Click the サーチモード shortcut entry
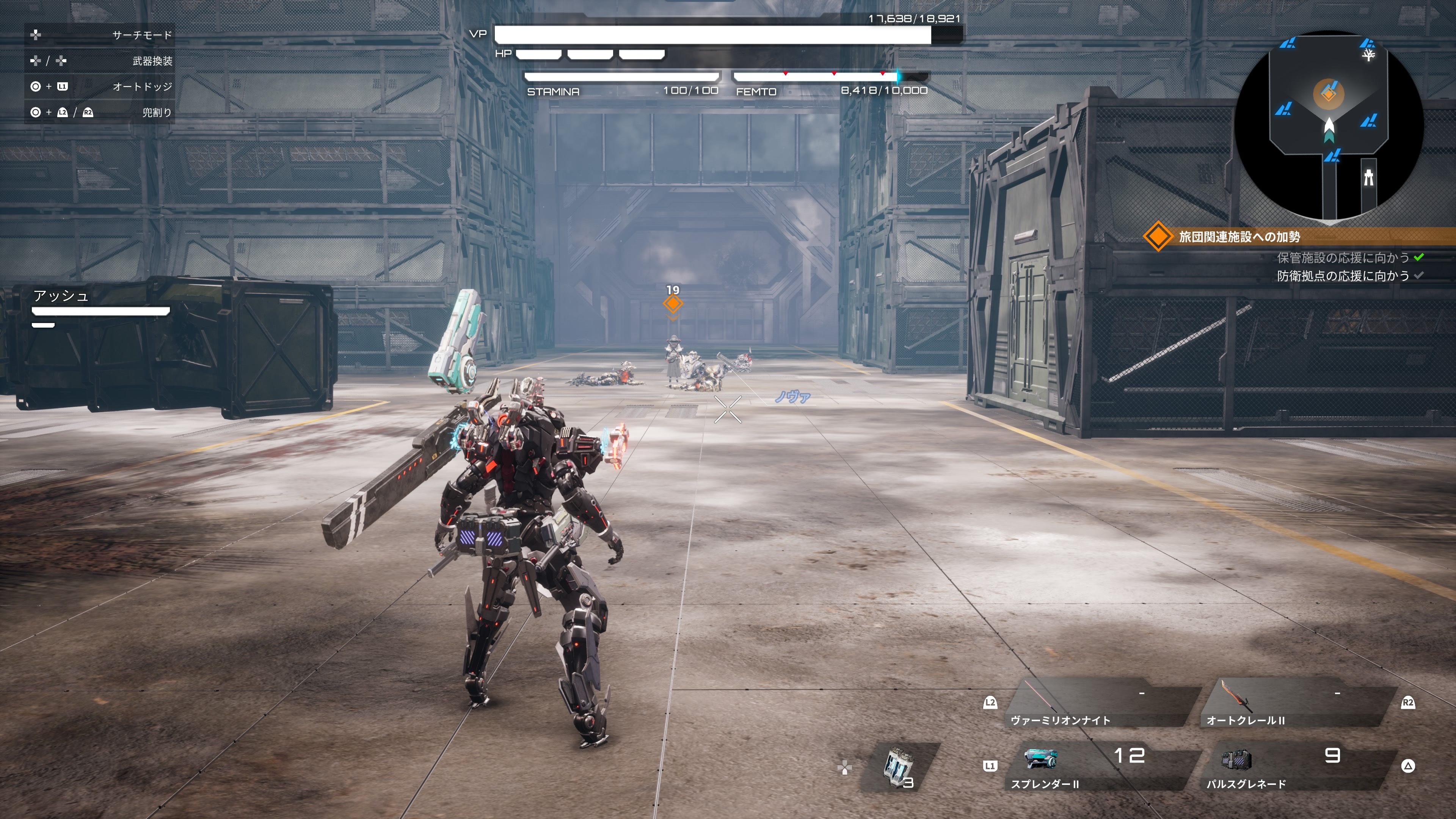This screenshot has height=819, width=1456. coord(100,35)
